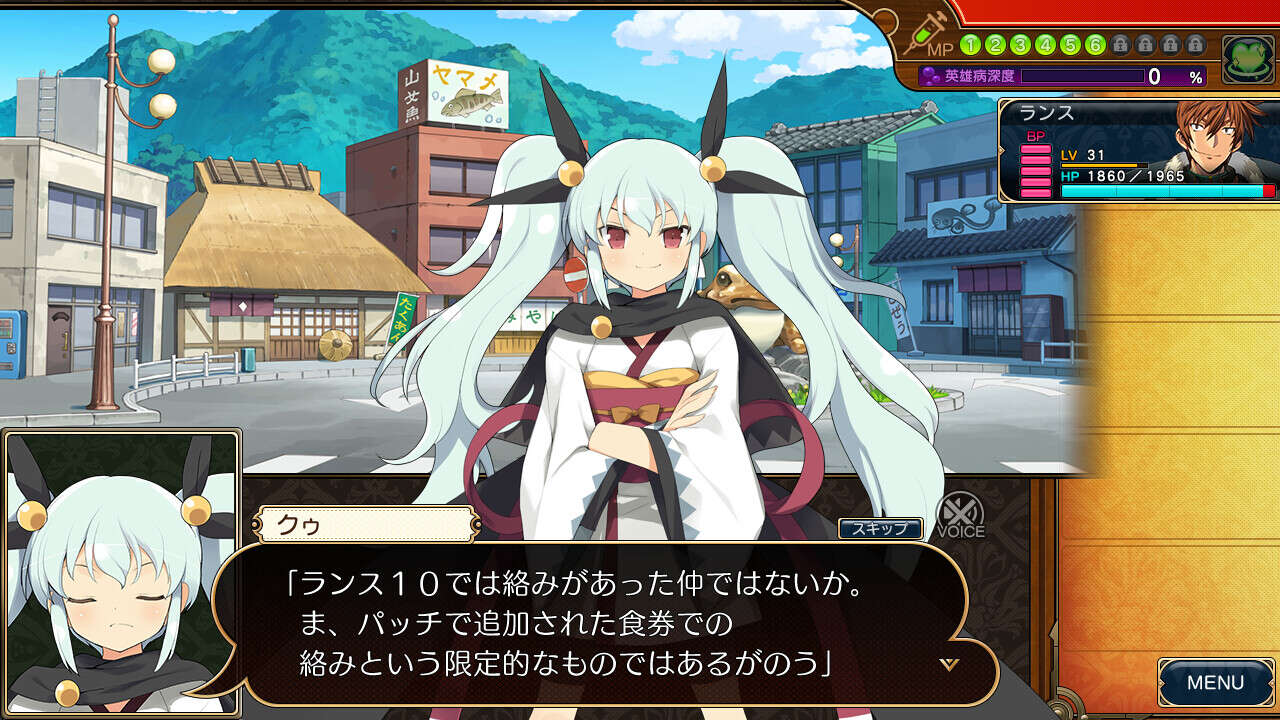Toggle the VOICE icon

point(960,516)
